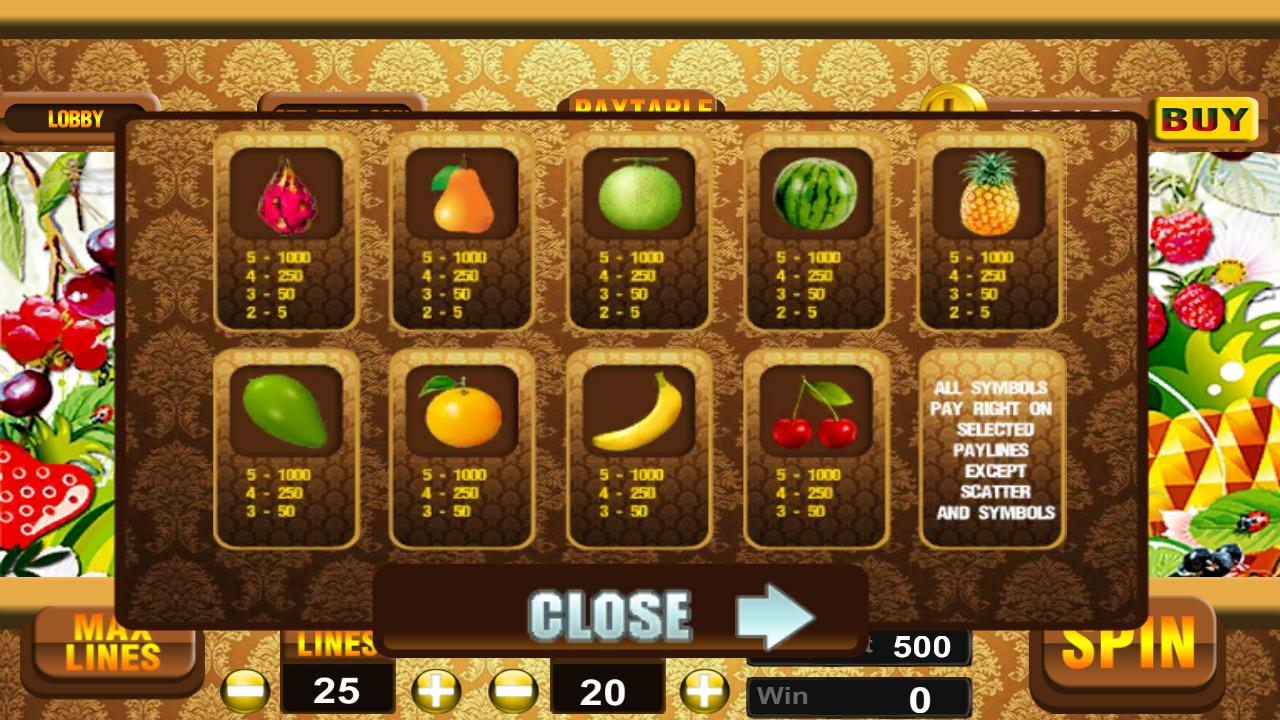This screenshot has width=1280, height=720.
Task: Click the watermelon symbol
Action: point(815,197)
